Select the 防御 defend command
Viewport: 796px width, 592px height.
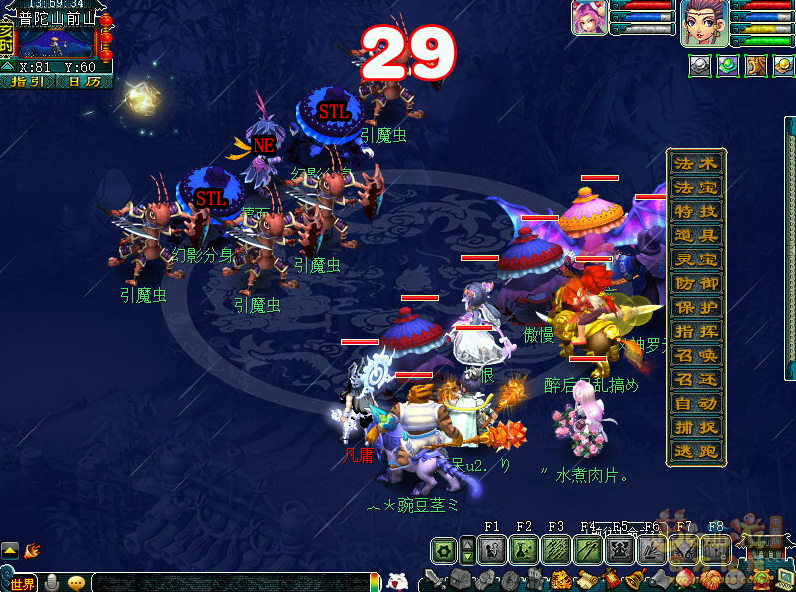coord(696,283)
